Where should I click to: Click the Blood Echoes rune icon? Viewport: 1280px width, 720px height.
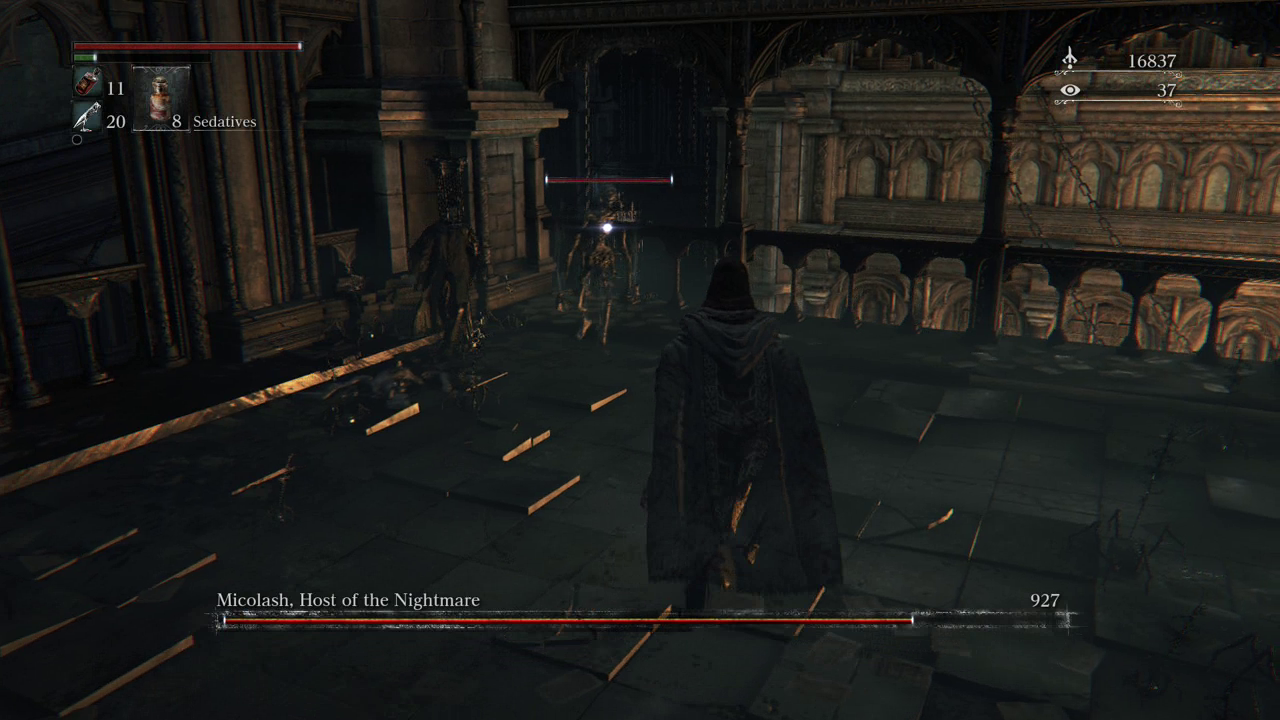1069,59
